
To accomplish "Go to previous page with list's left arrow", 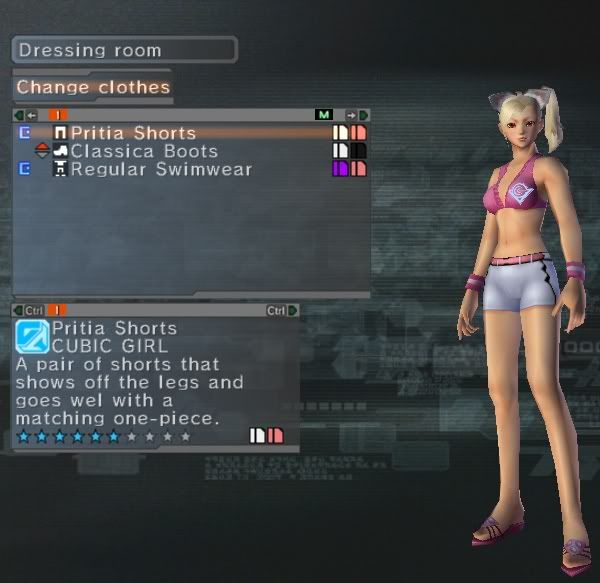I will [19, 115].
